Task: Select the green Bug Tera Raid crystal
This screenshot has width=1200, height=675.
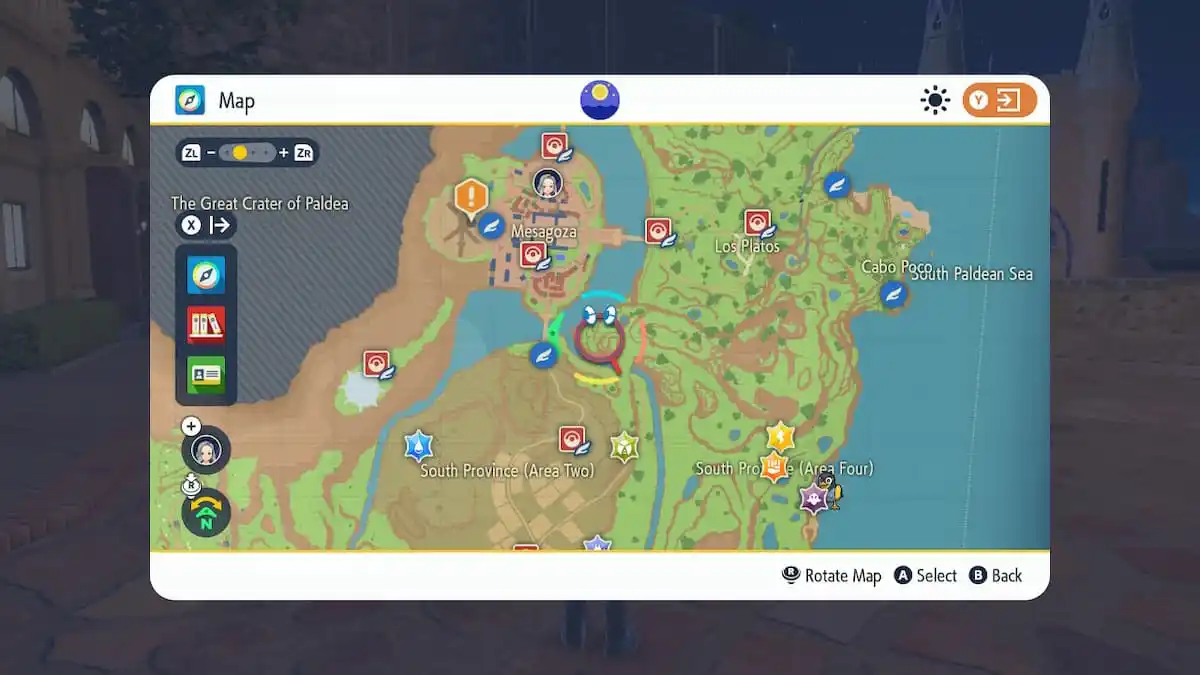Action: pos(625,446)
